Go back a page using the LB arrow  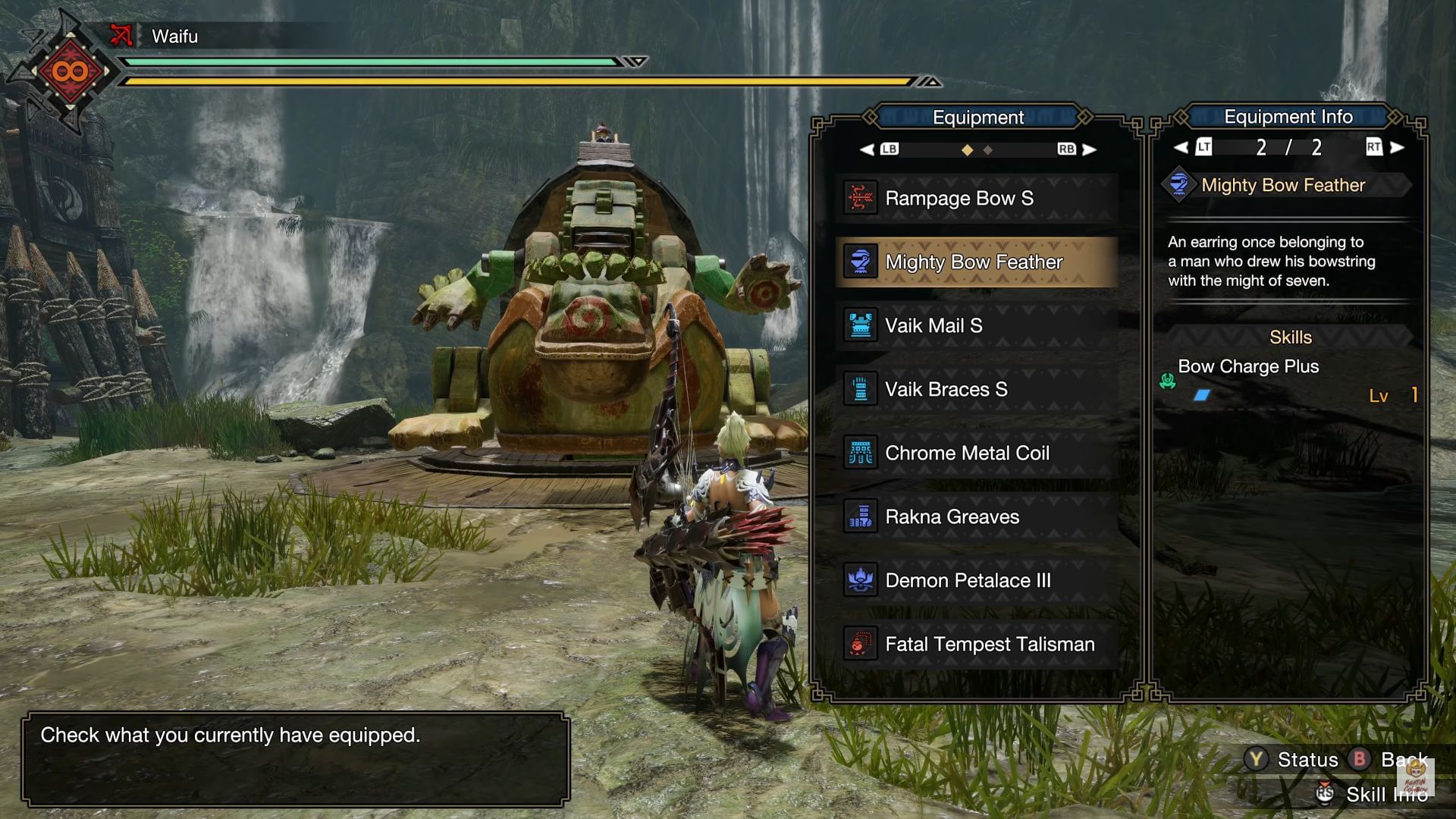tap(866, 149)
